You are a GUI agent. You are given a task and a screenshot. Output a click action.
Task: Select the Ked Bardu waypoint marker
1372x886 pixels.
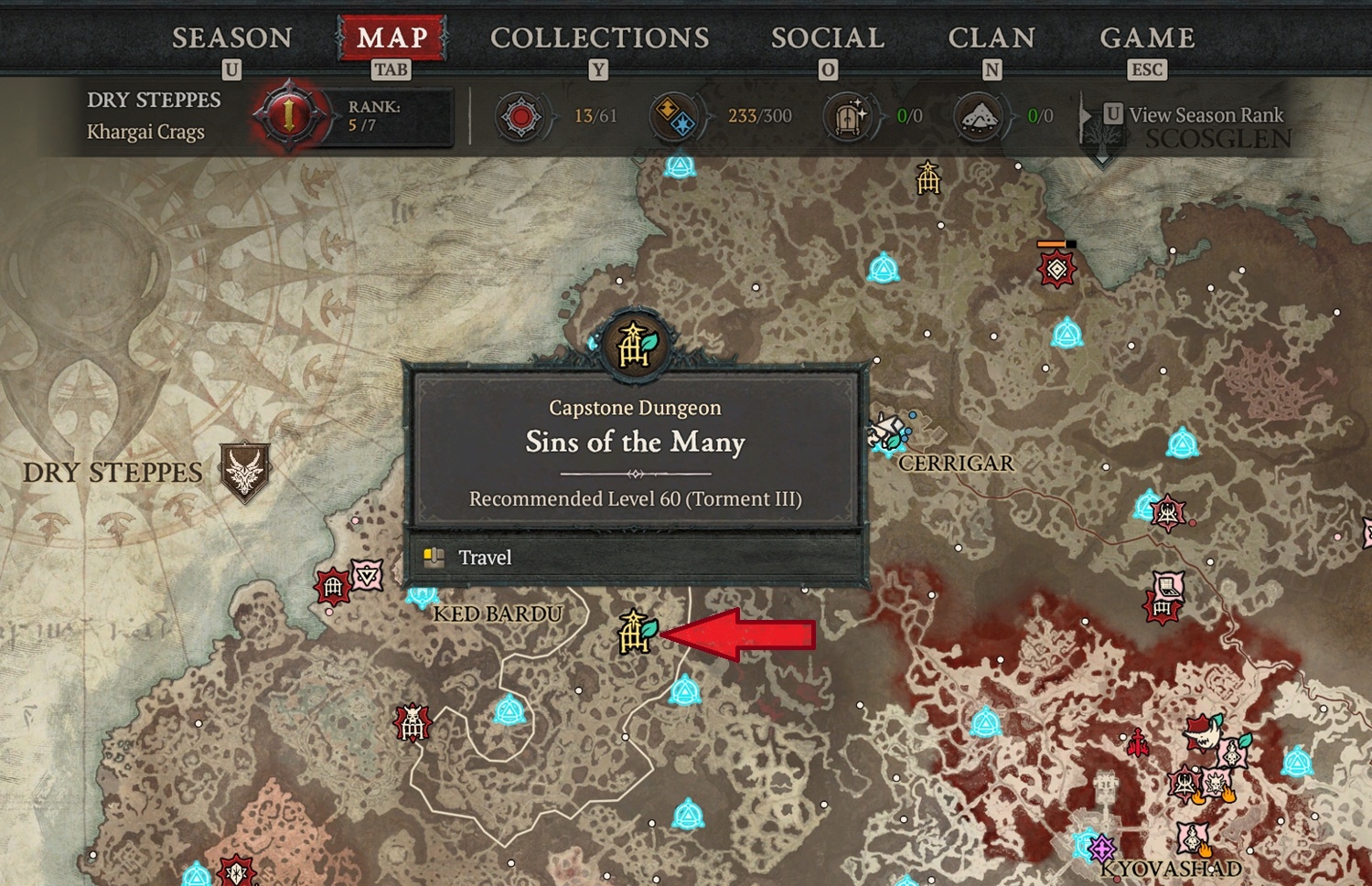(422, 597)
